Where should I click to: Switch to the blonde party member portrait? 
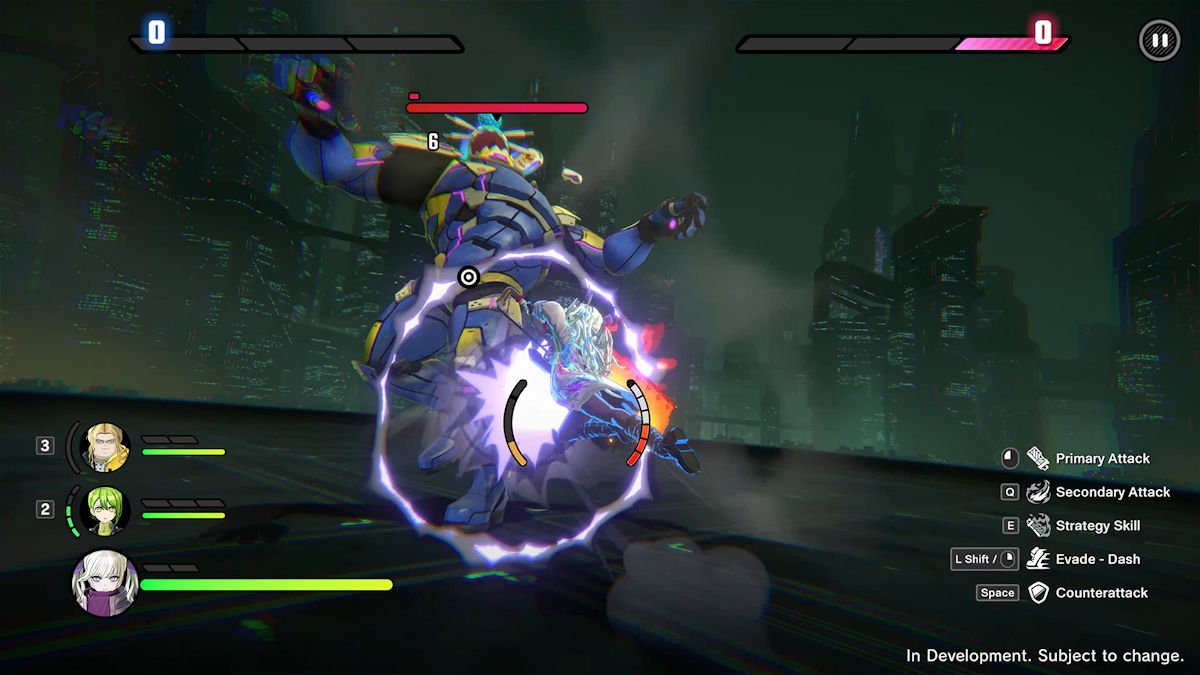coord(105,446)
